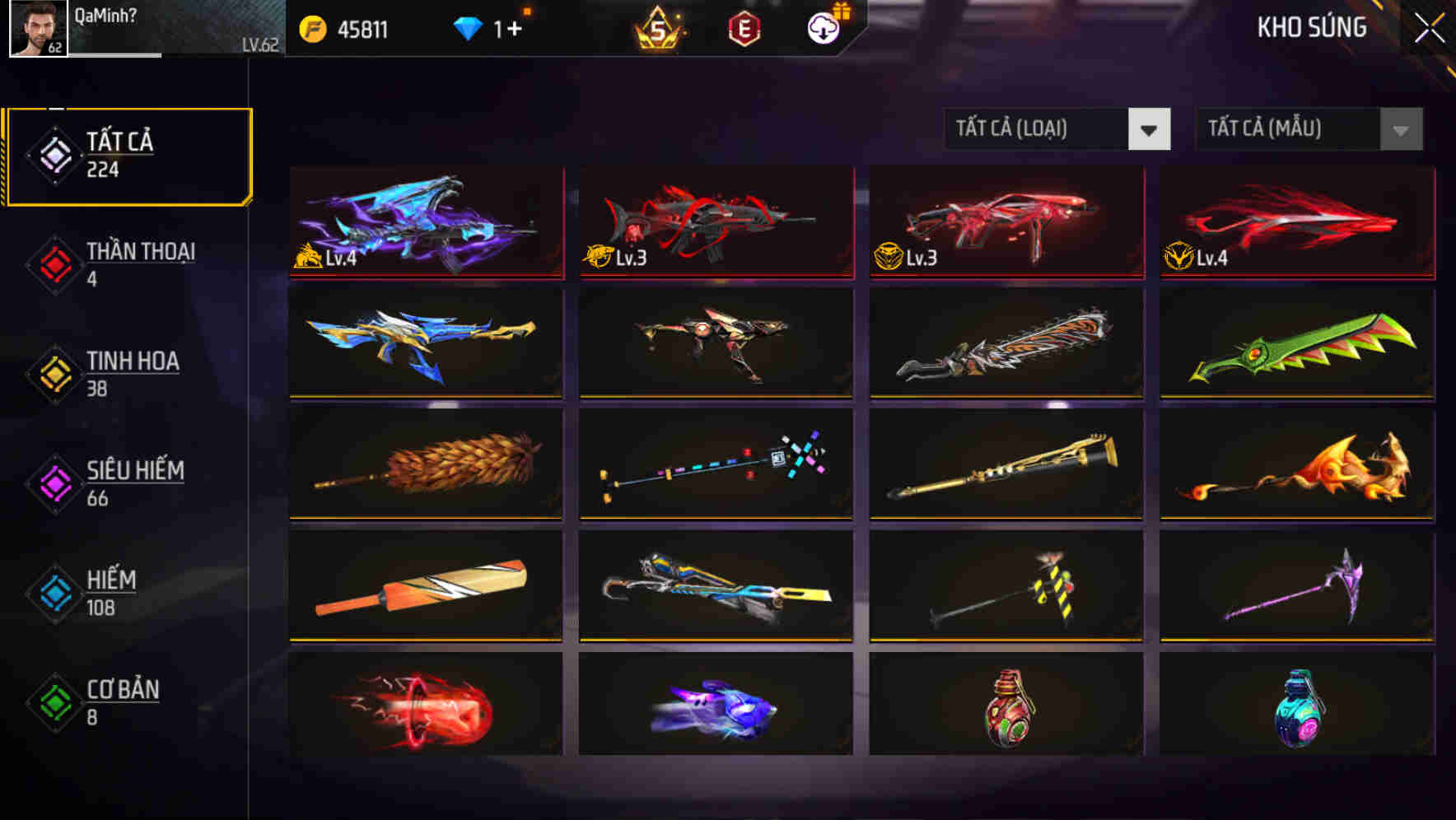
Task: Switch to the TINH HOA filter tab
Action: point(133,373)
